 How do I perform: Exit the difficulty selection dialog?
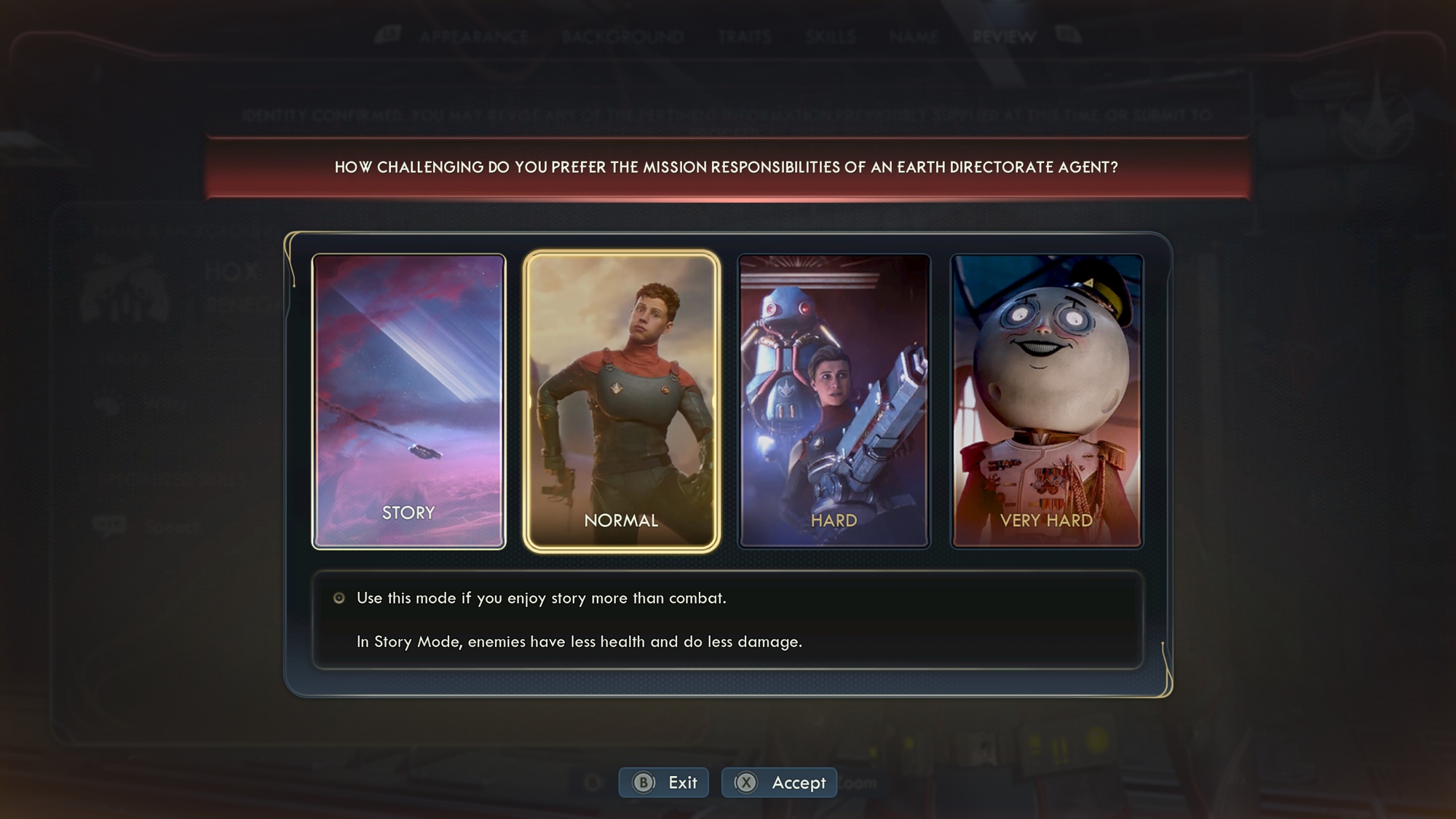(x=664, y=783)
